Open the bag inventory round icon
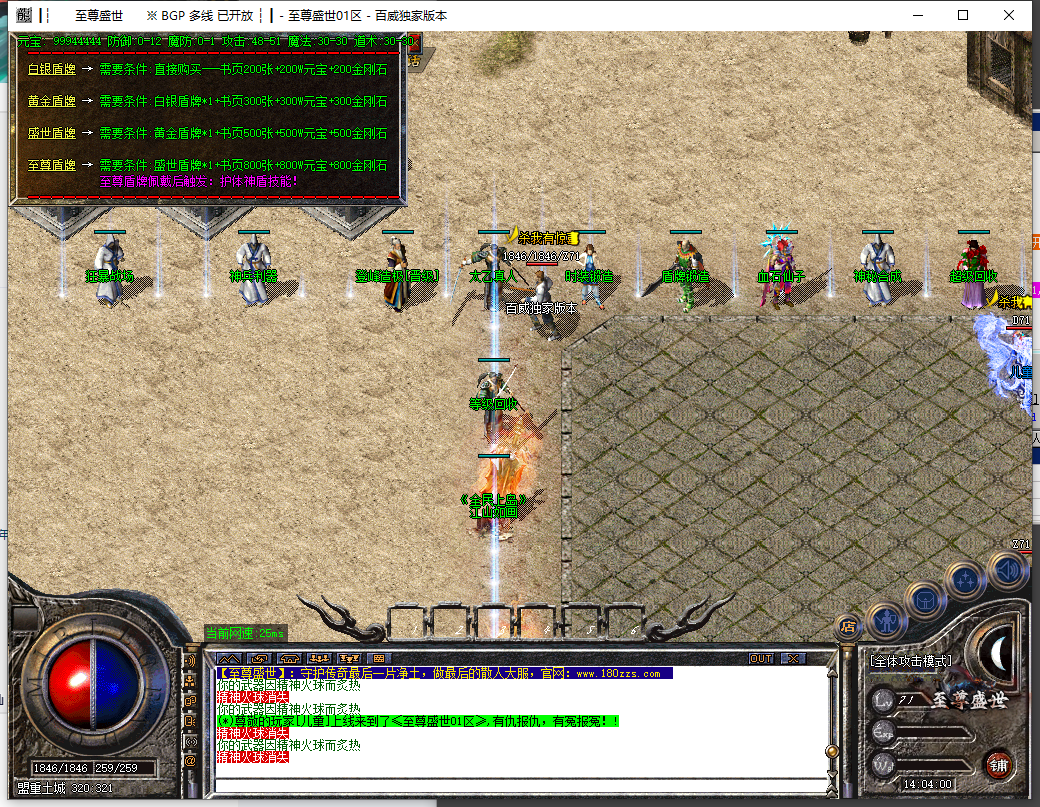 (925, 600)
